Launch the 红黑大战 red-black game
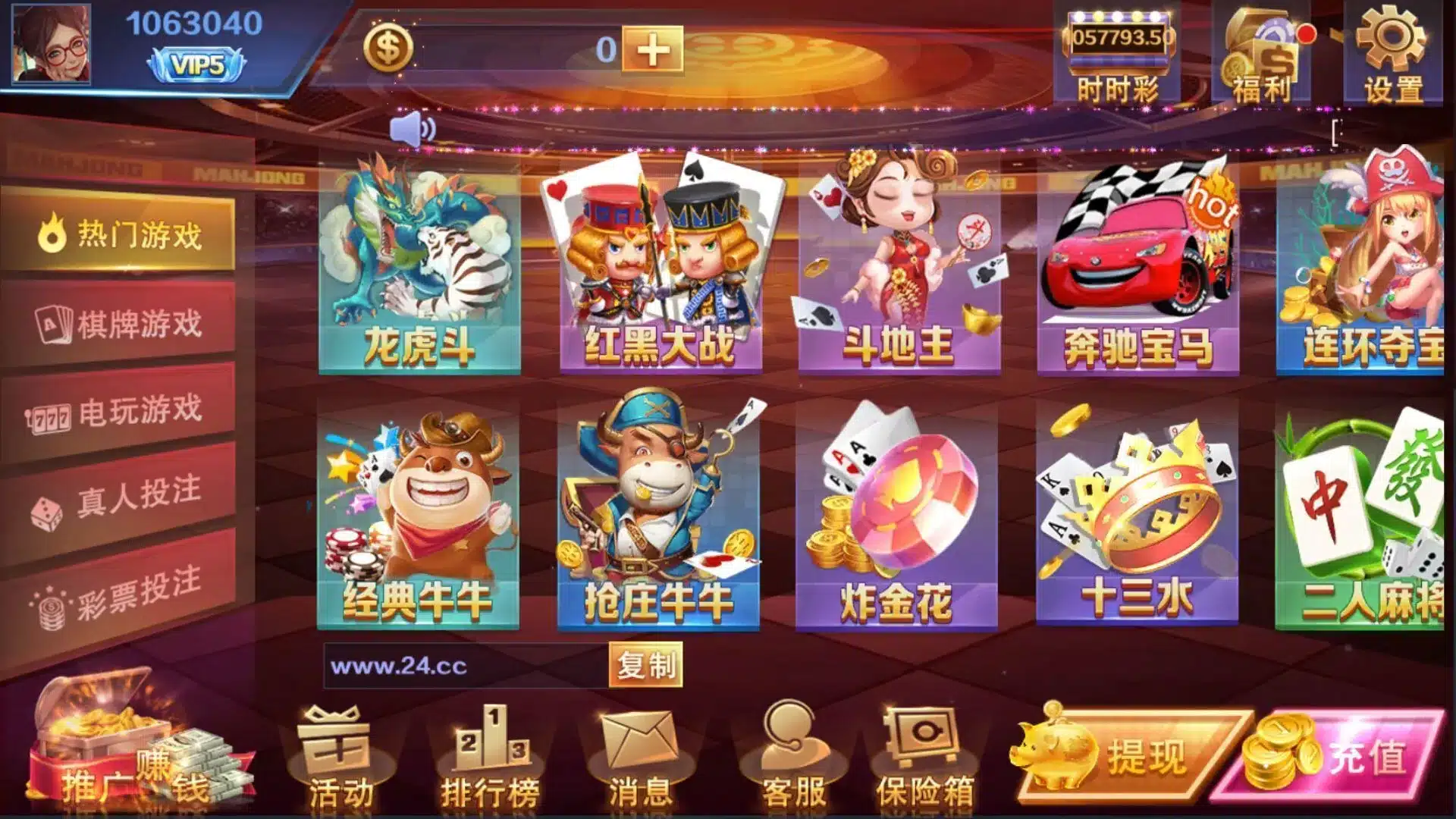This screenshot has height=819, width=1456. [661, 265]
